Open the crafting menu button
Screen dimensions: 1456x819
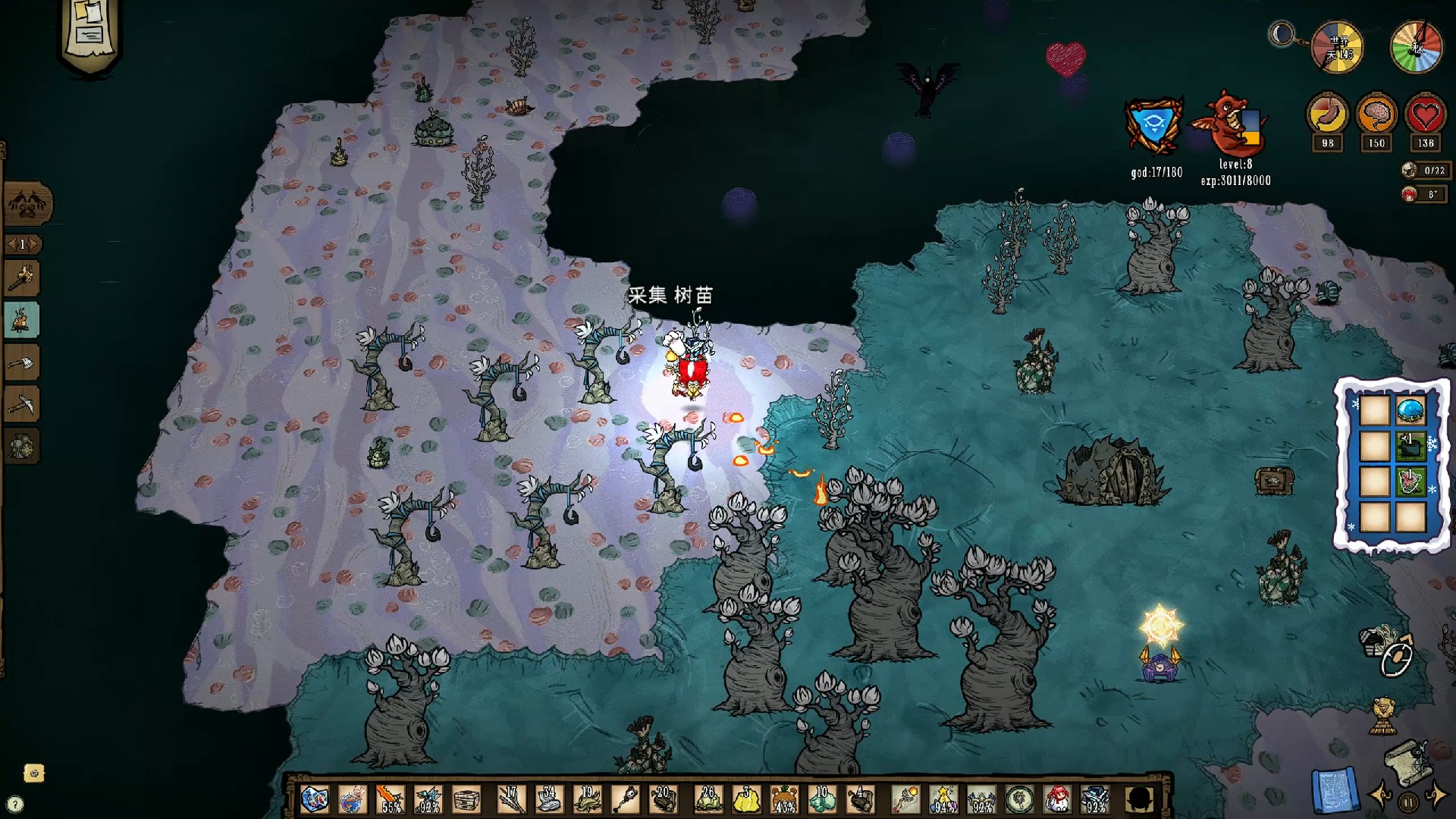tap(28, 203)
